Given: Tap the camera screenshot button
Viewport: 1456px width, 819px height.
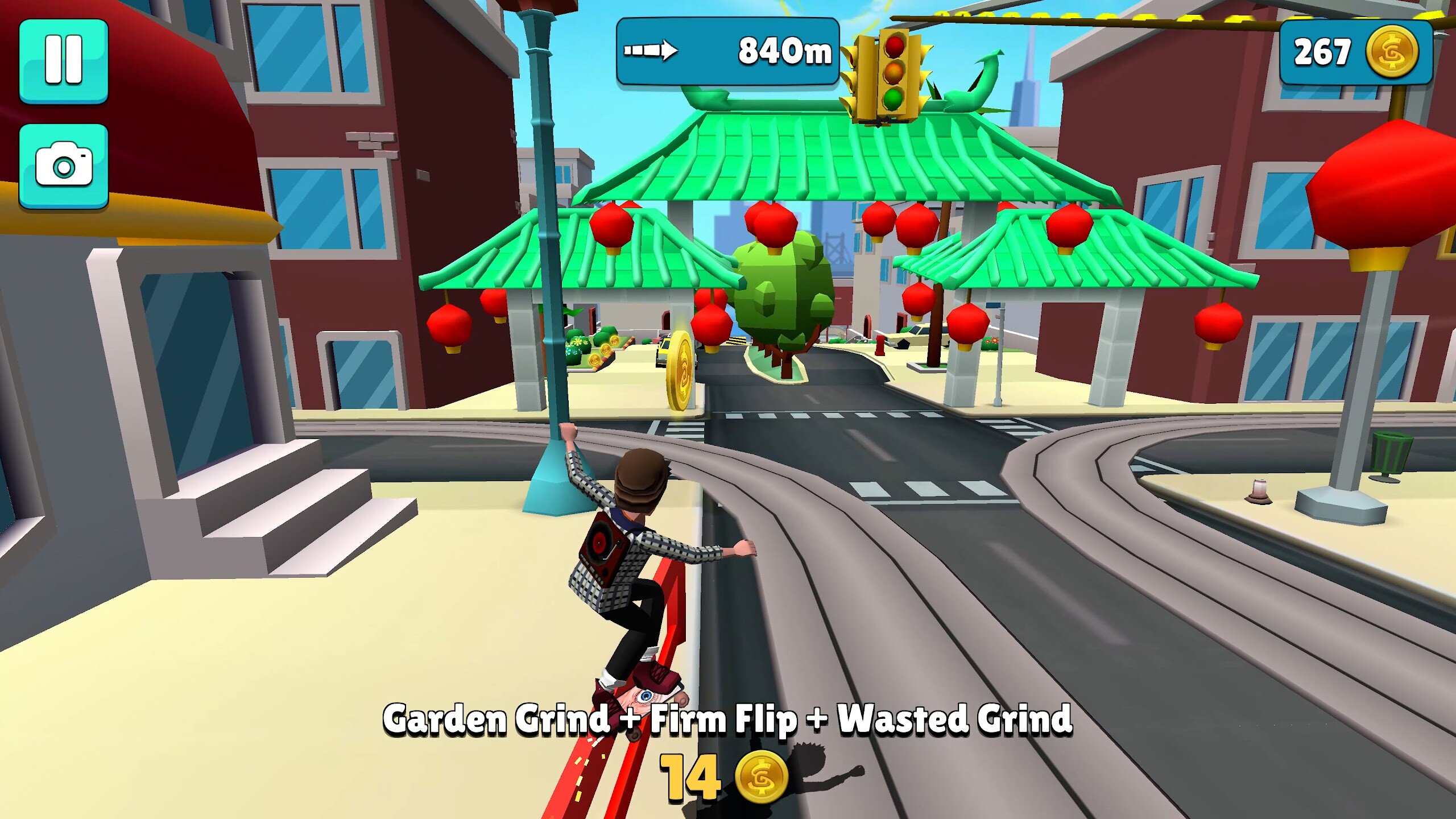Looking at the screenshot, I should click(64, 165).
